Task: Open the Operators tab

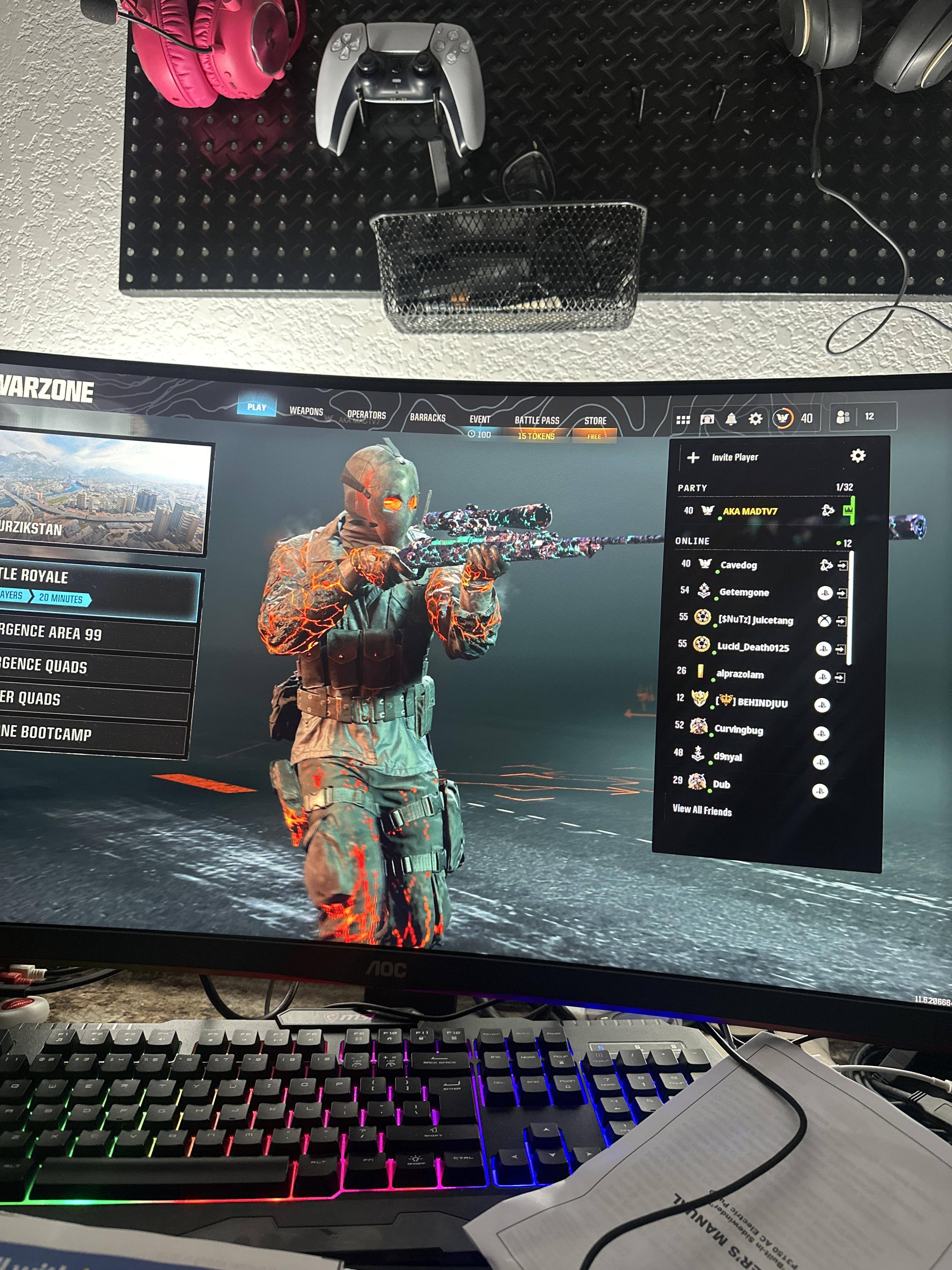Action: point(366,415)
